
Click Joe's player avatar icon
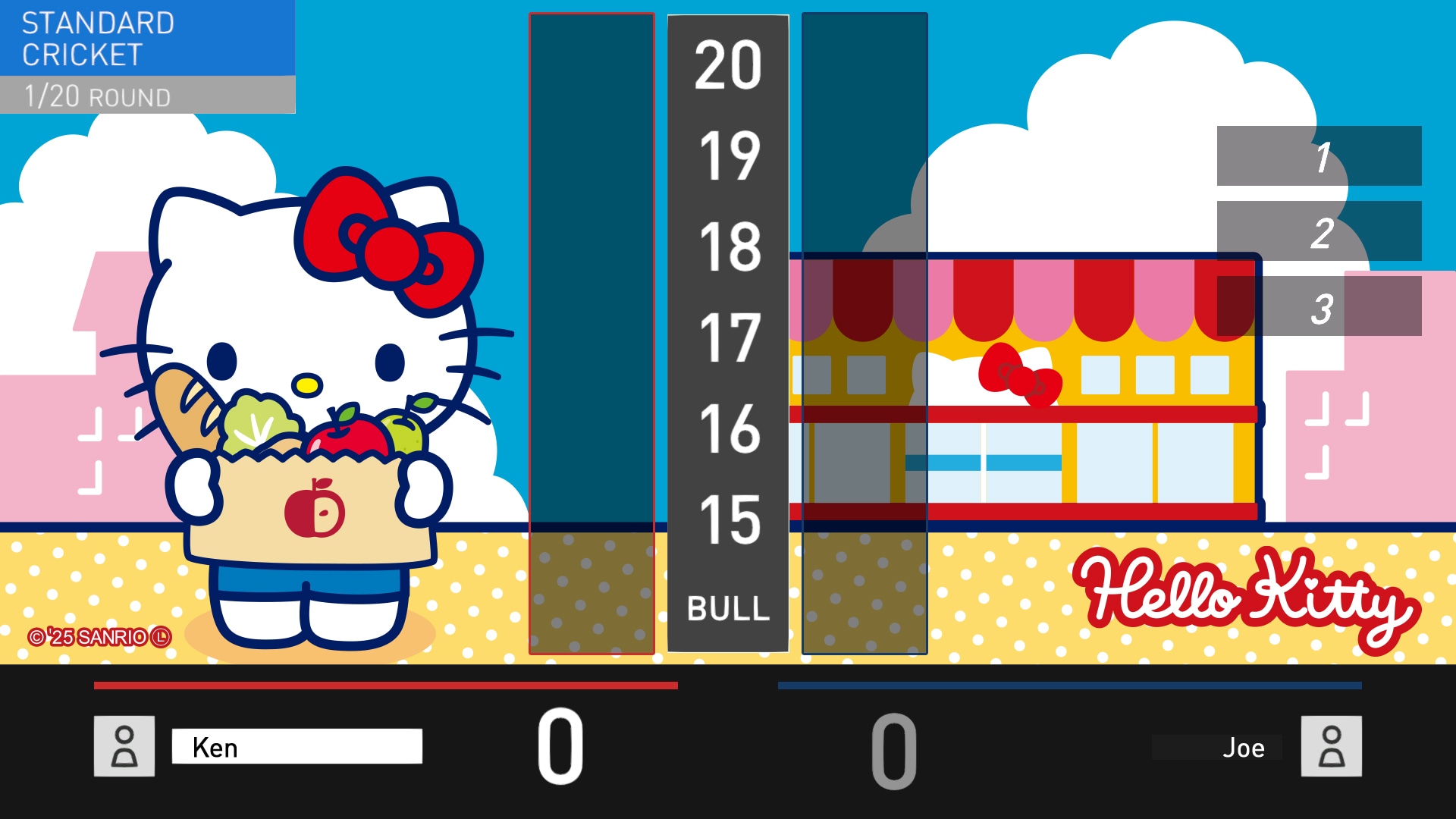1331,746
